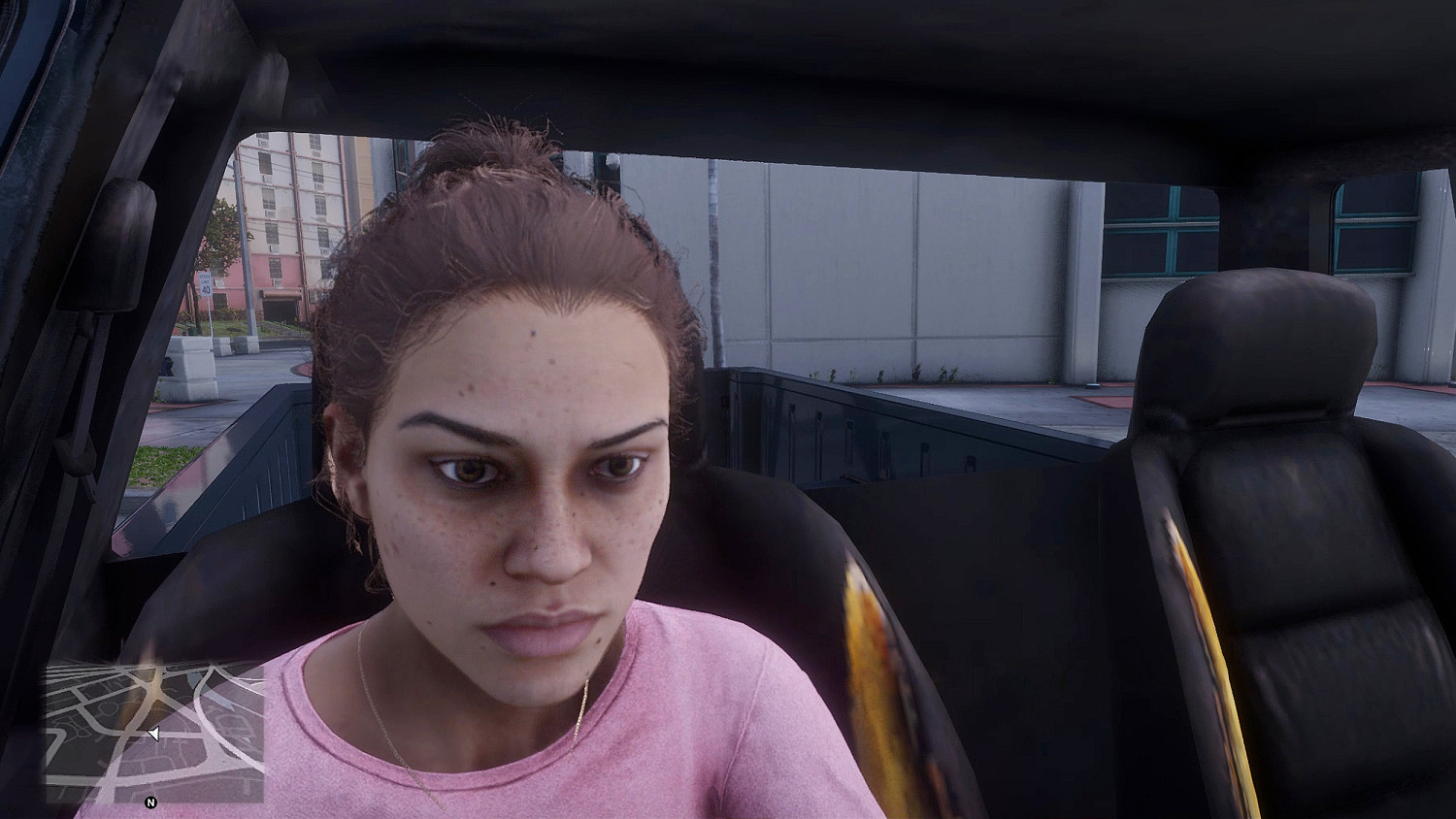
Task: Click the N compass icon on the minimap
Action: click(x=150, y=803)
